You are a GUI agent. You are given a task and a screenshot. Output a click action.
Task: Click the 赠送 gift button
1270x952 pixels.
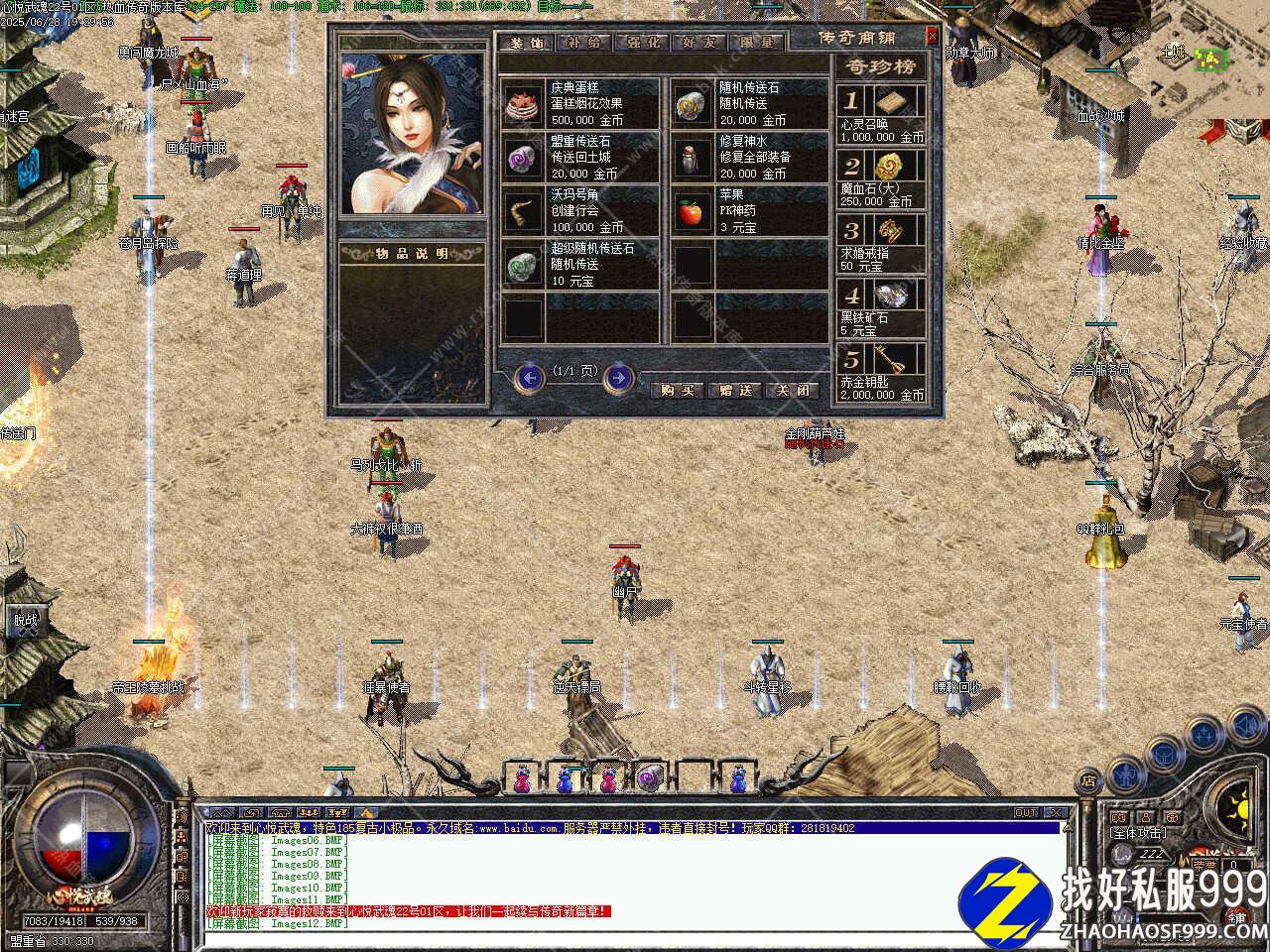736,390
